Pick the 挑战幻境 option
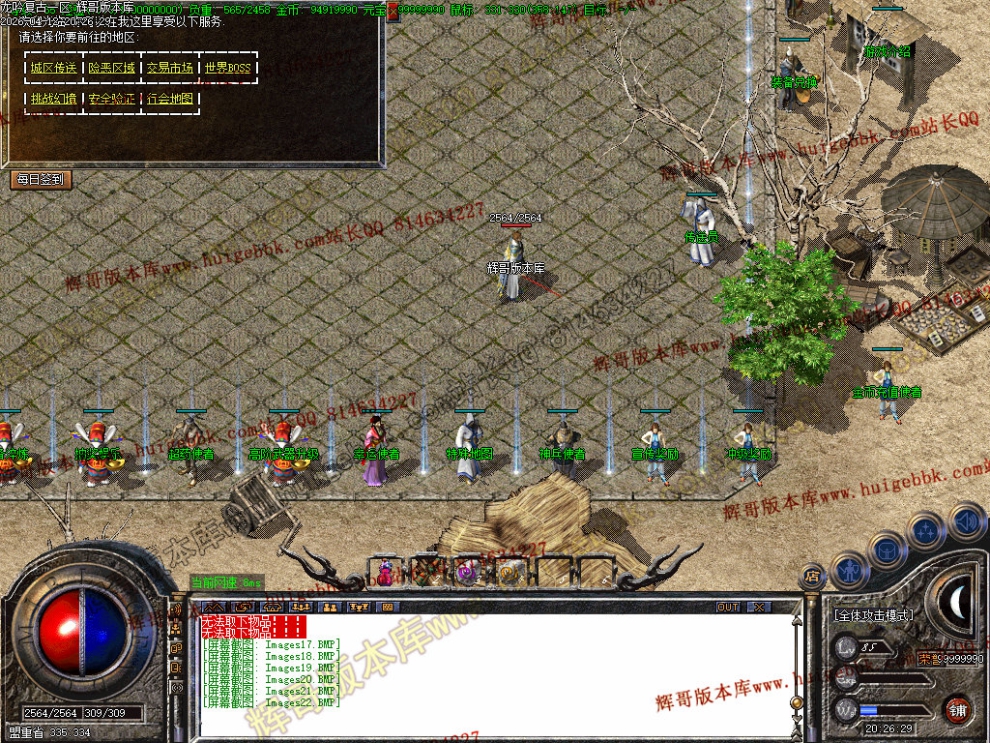This screenshot has width=990, height=743. 53,99
